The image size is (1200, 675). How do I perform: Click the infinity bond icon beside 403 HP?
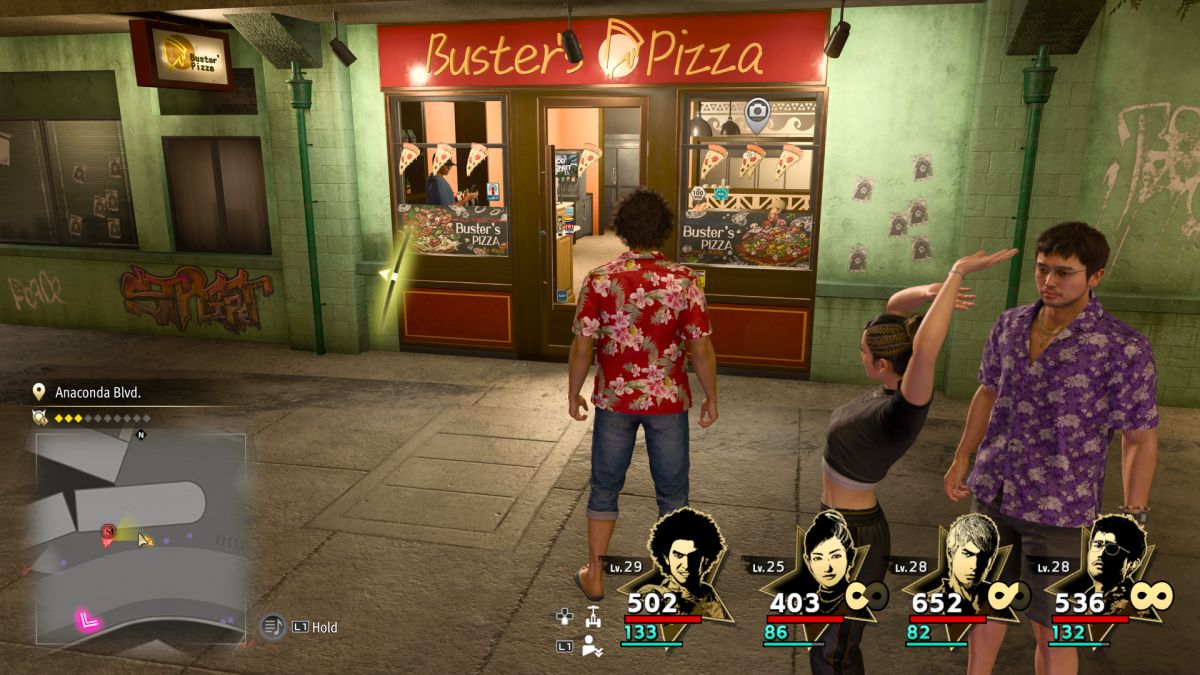coord(866,596)
